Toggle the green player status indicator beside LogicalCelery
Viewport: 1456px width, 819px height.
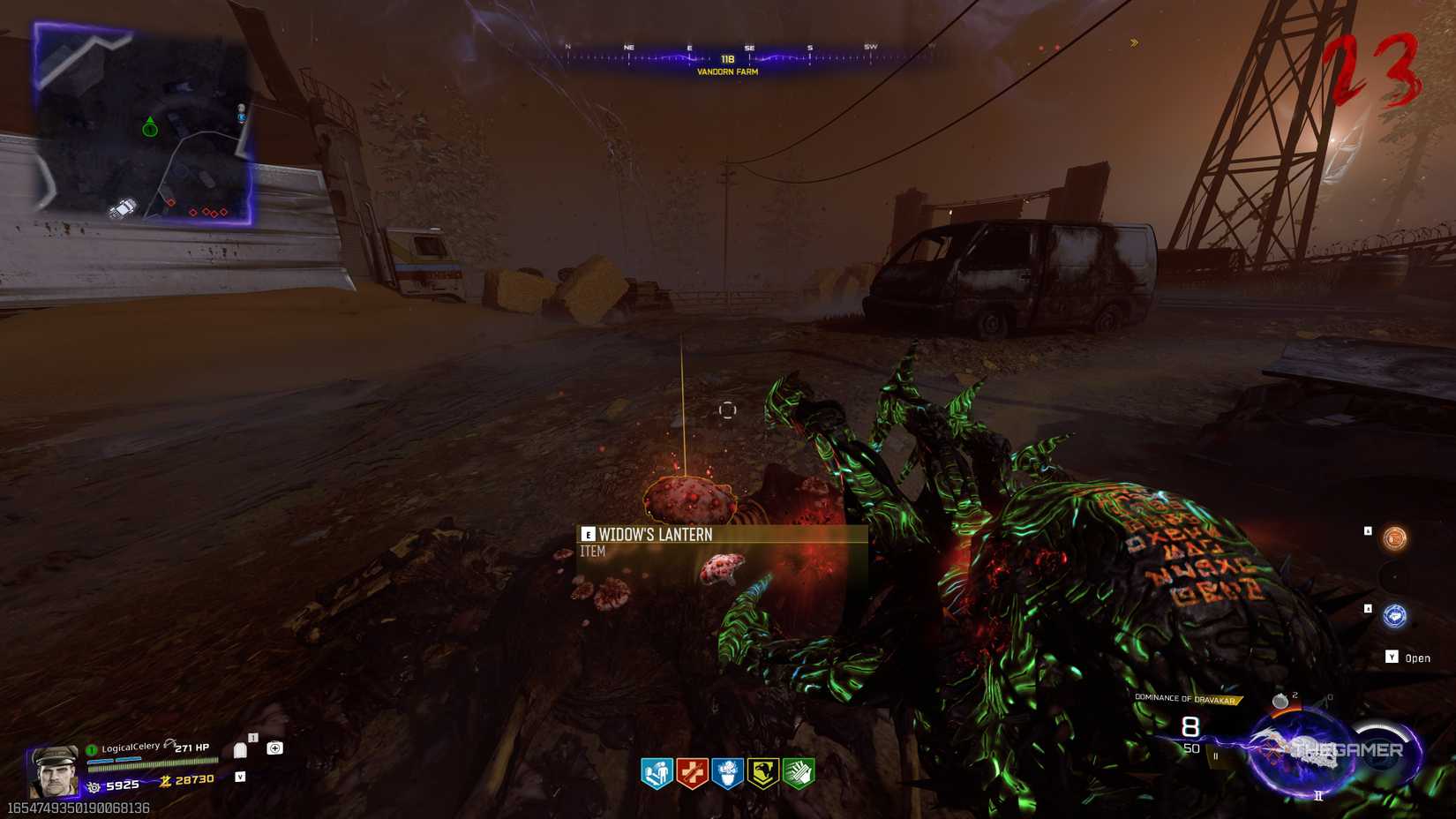pos(91,749)
